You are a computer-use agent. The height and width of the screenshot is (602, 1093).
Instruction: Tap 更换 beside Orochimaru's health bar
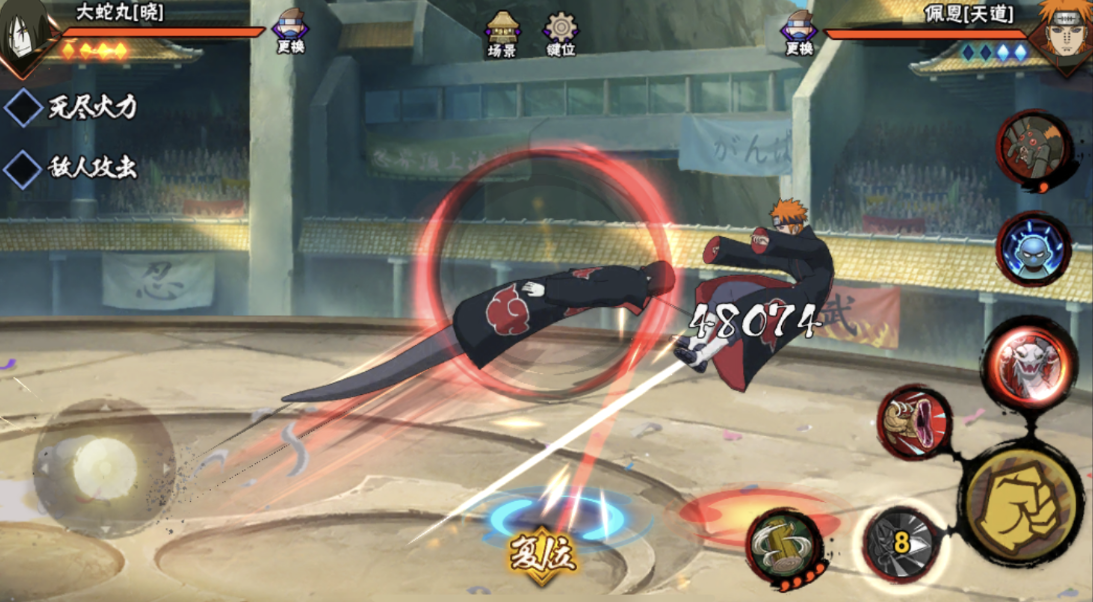point(290,31)
